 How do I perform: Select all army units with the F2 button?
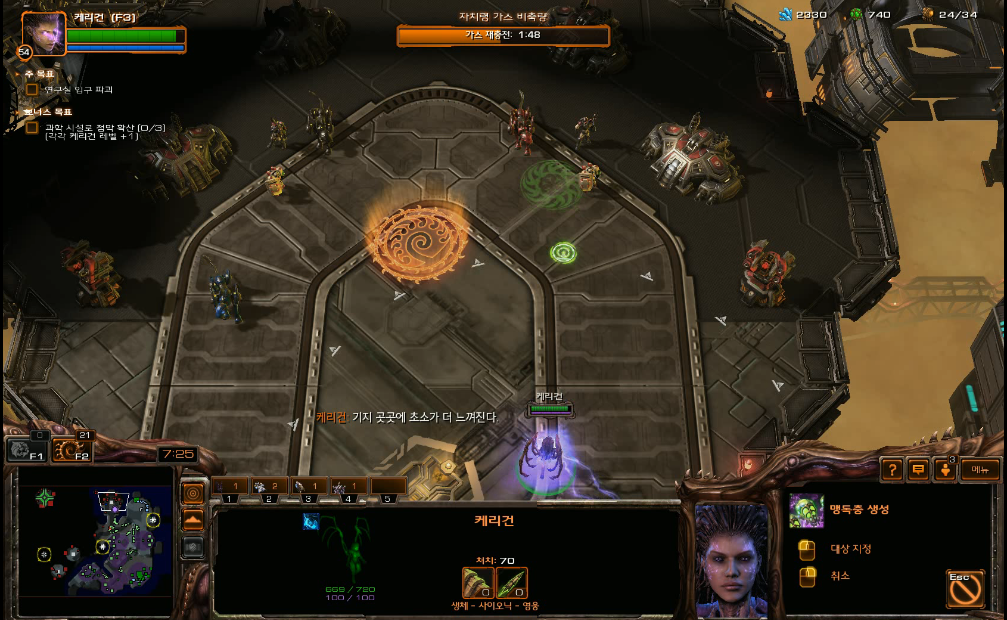click(71, 451)
